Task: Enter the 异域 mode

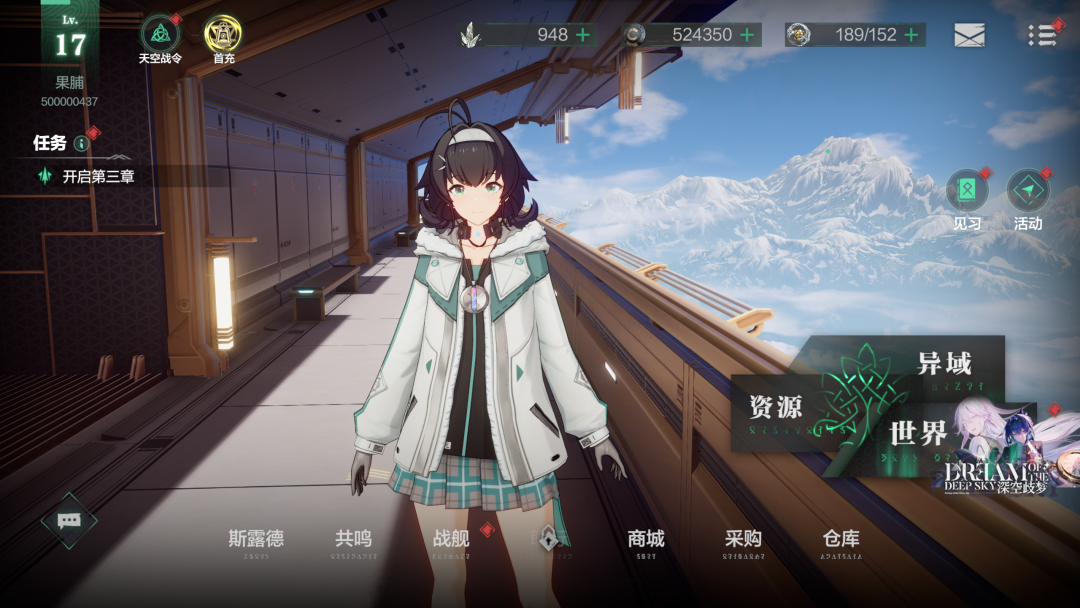Action: (x=944, y=364)
